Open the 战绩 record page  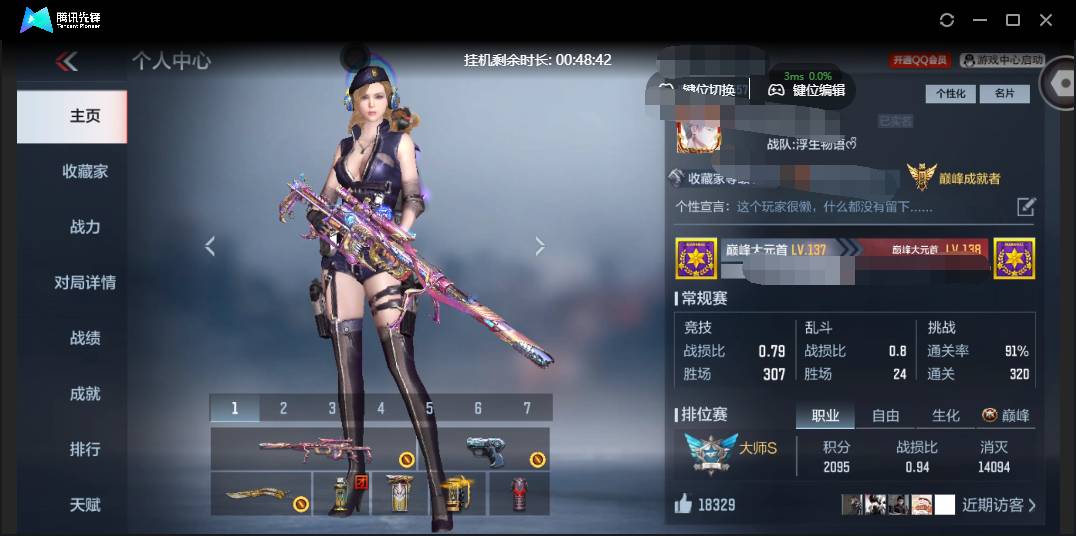coord(85,338)
